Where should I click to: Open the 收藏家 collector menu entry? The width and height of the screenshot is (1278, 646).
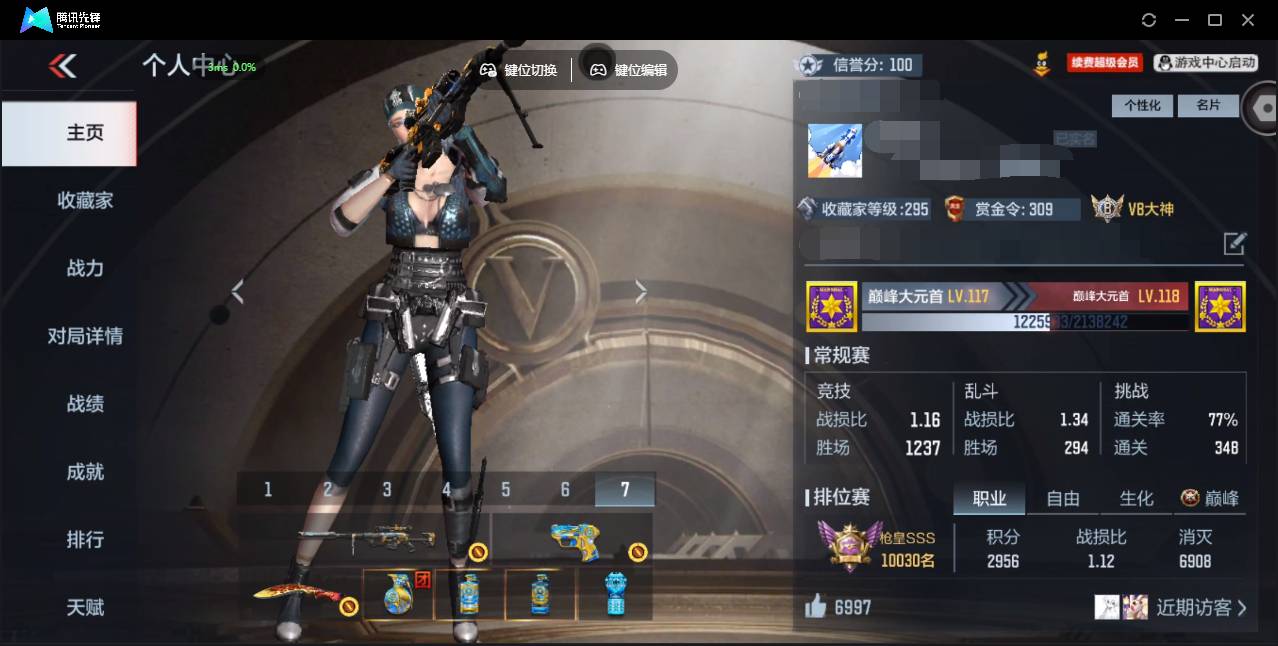point(85,201)
